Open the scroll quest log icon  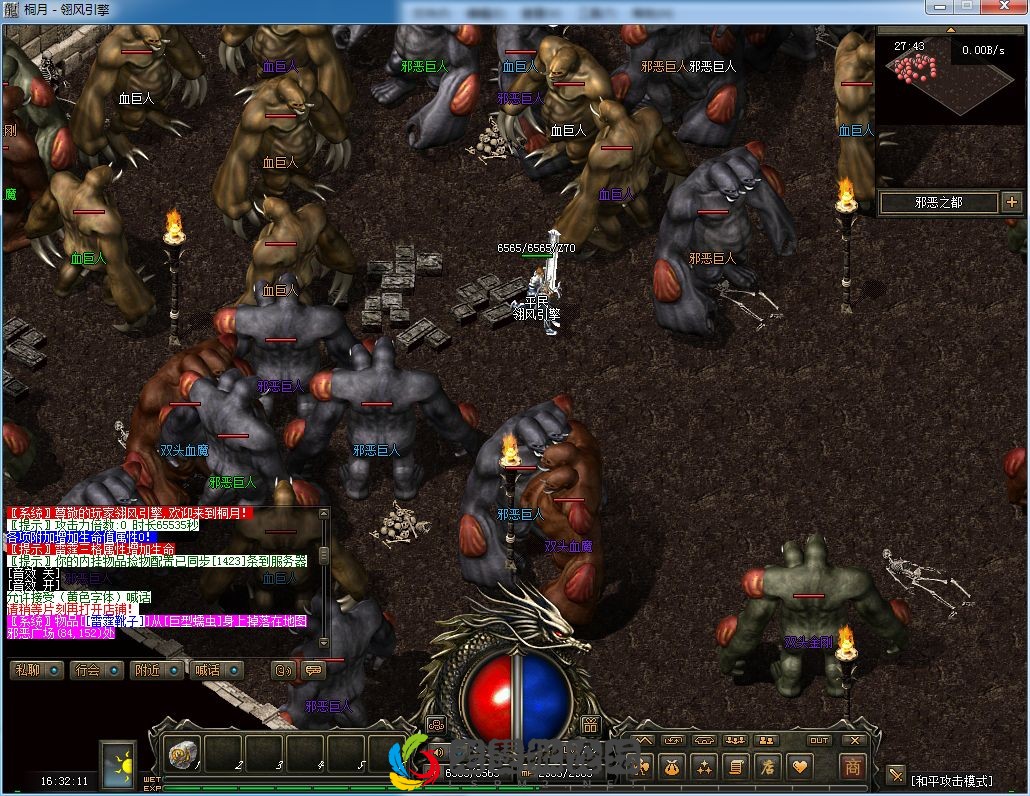pyautogui.click(x=736, y=767)
